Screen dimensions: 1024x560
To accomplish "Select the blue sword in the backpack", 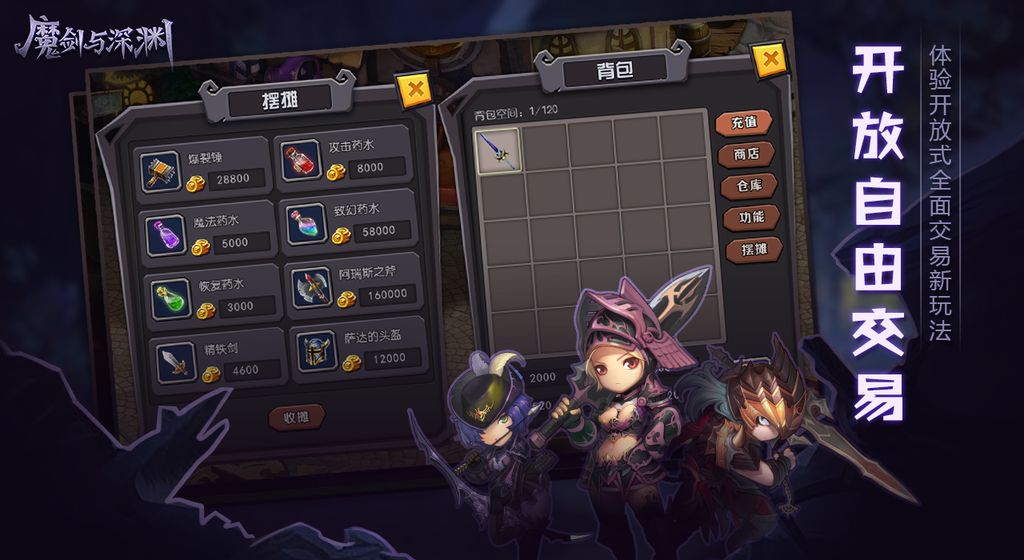I will (x=497, y=150).
